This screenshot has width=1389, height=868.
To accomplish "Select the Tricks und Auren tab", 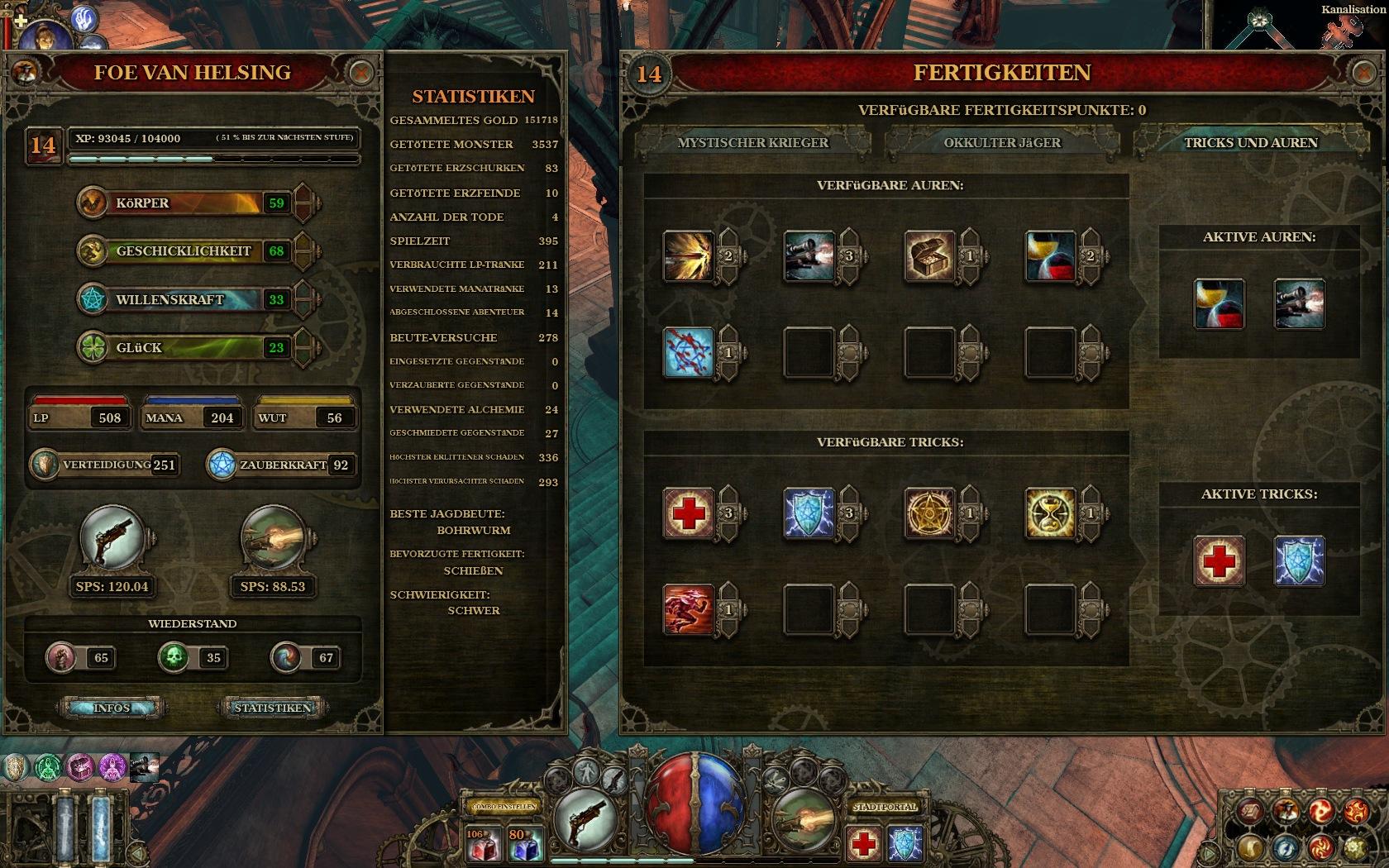I will coord(1250,142).
